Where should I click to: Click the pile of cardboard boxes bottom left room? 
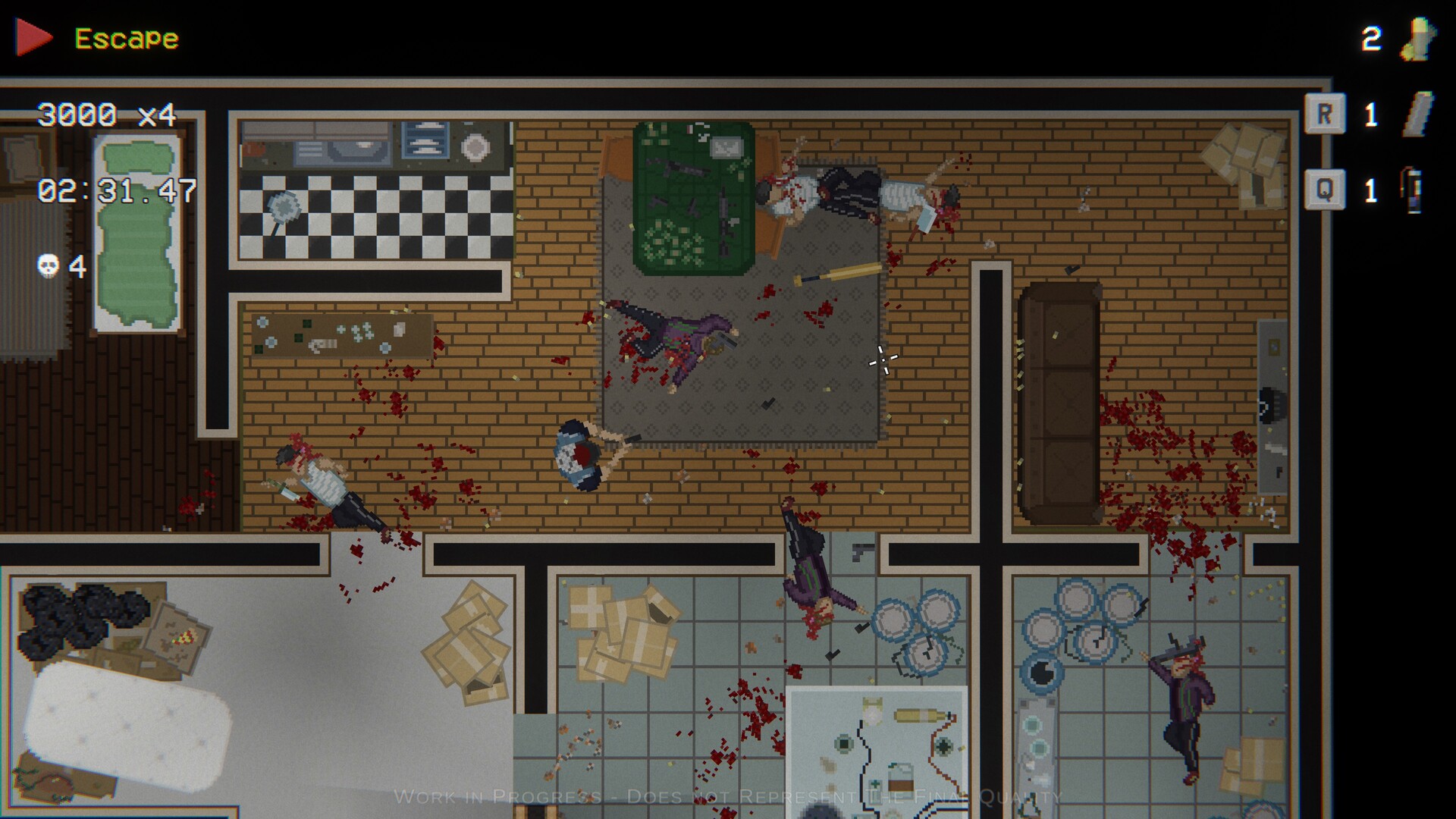tap(466, 645)
